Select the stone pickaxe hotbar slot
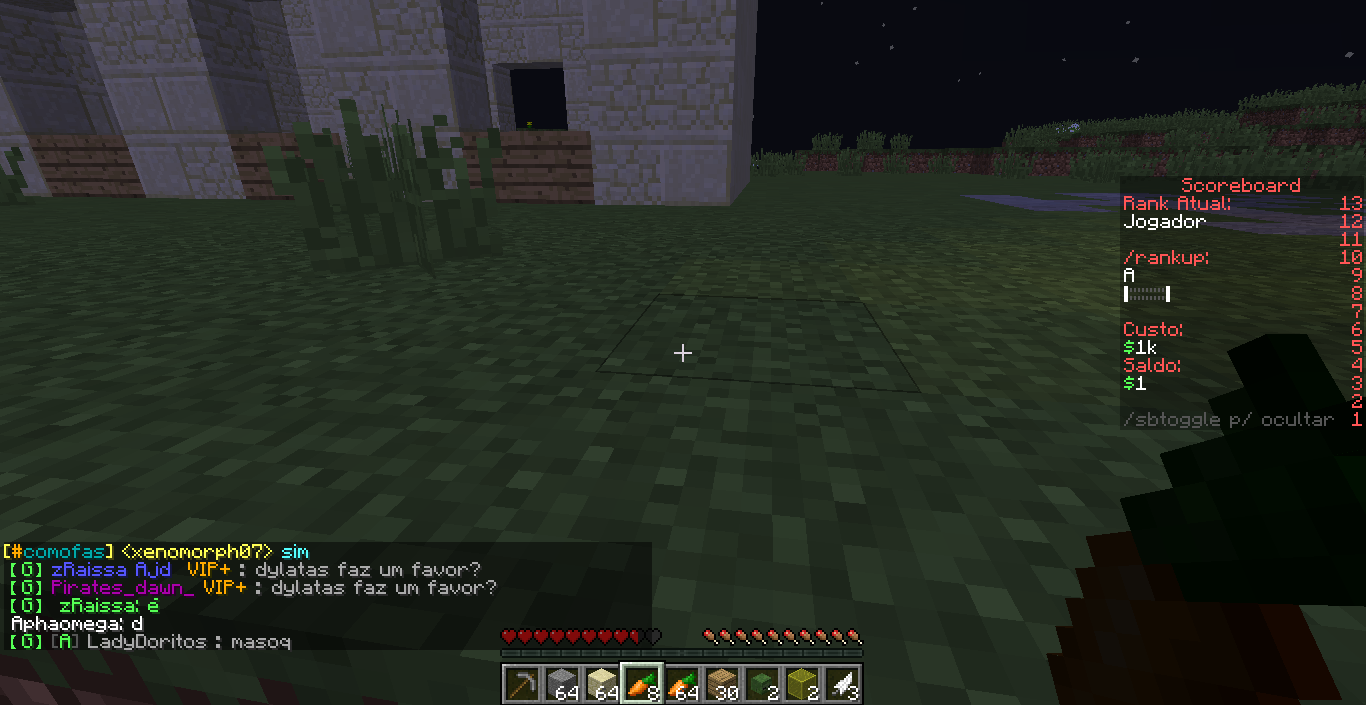 tap(521, 685)
